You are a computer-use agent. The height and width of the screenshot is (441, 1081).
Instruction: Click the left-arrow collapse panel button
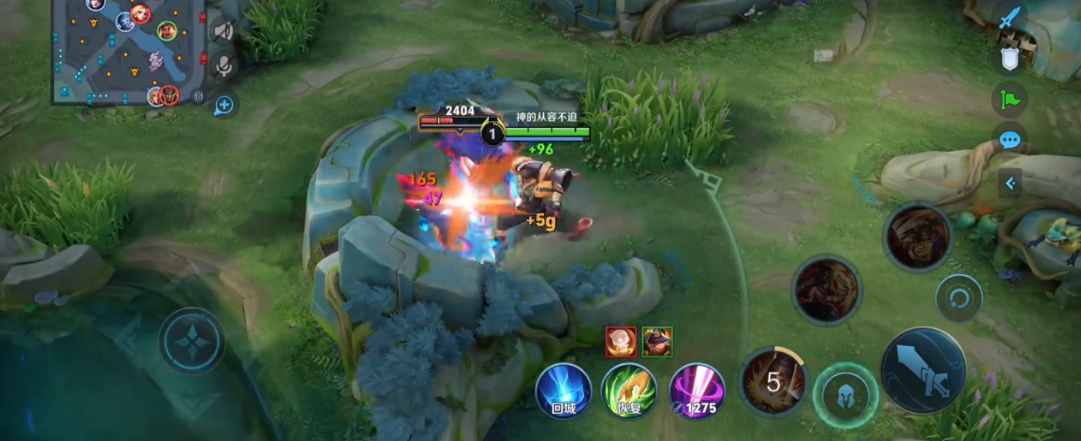1010,183
